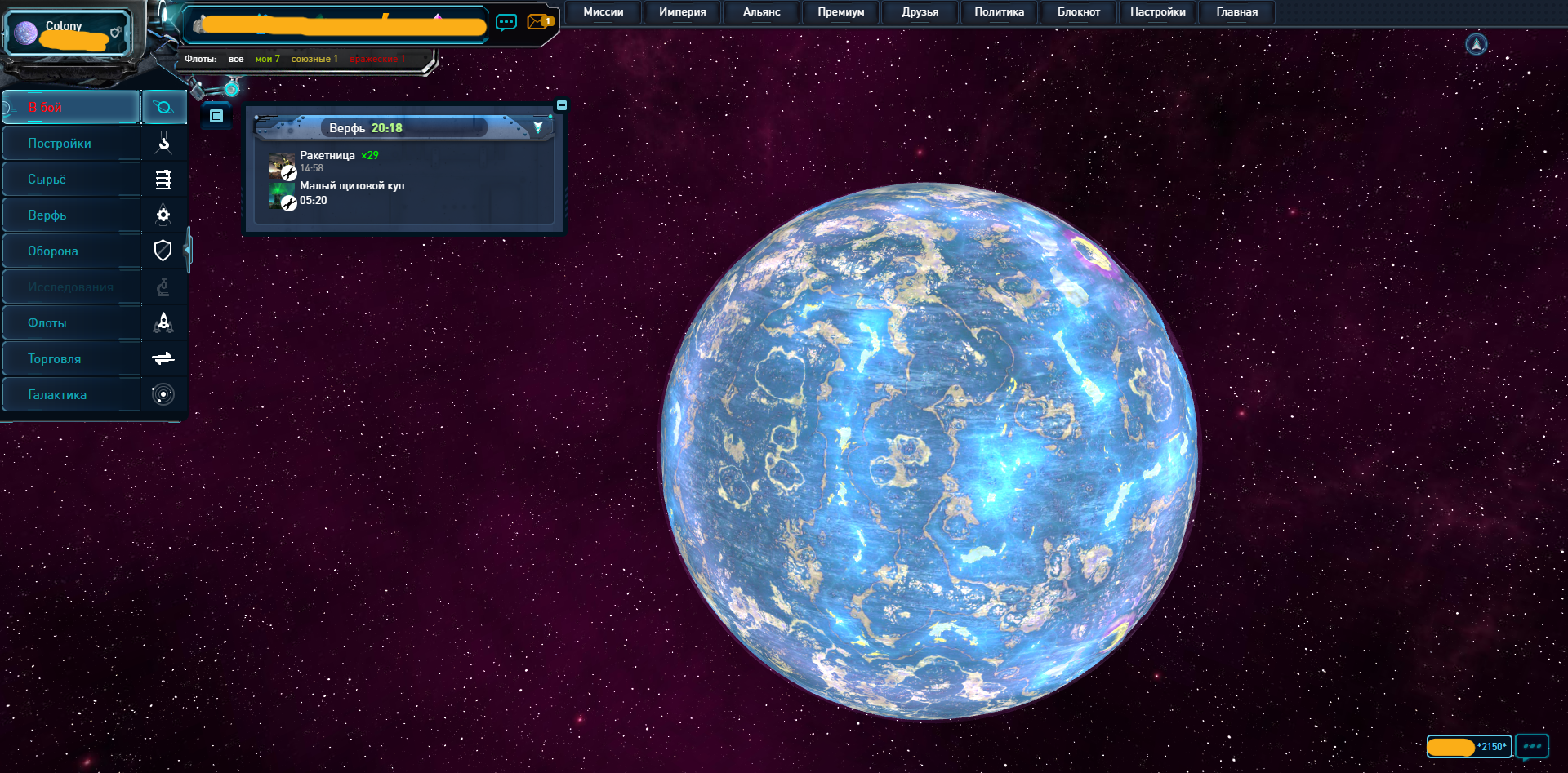Open the Политика menu

(x=999, y=12)
